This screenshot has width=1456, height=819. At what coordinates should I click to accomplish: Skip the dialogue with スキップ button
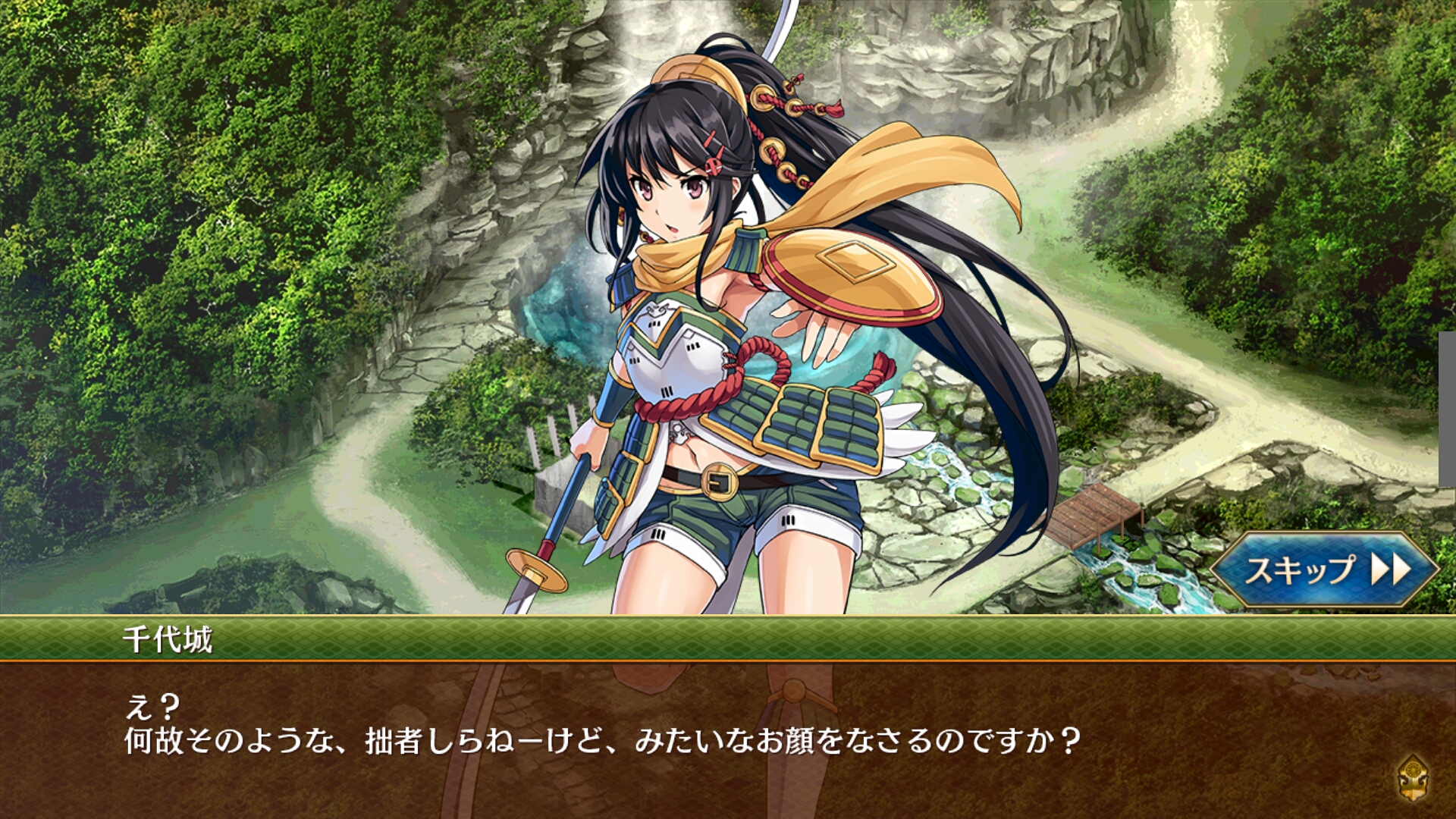tap(1323, 570)
